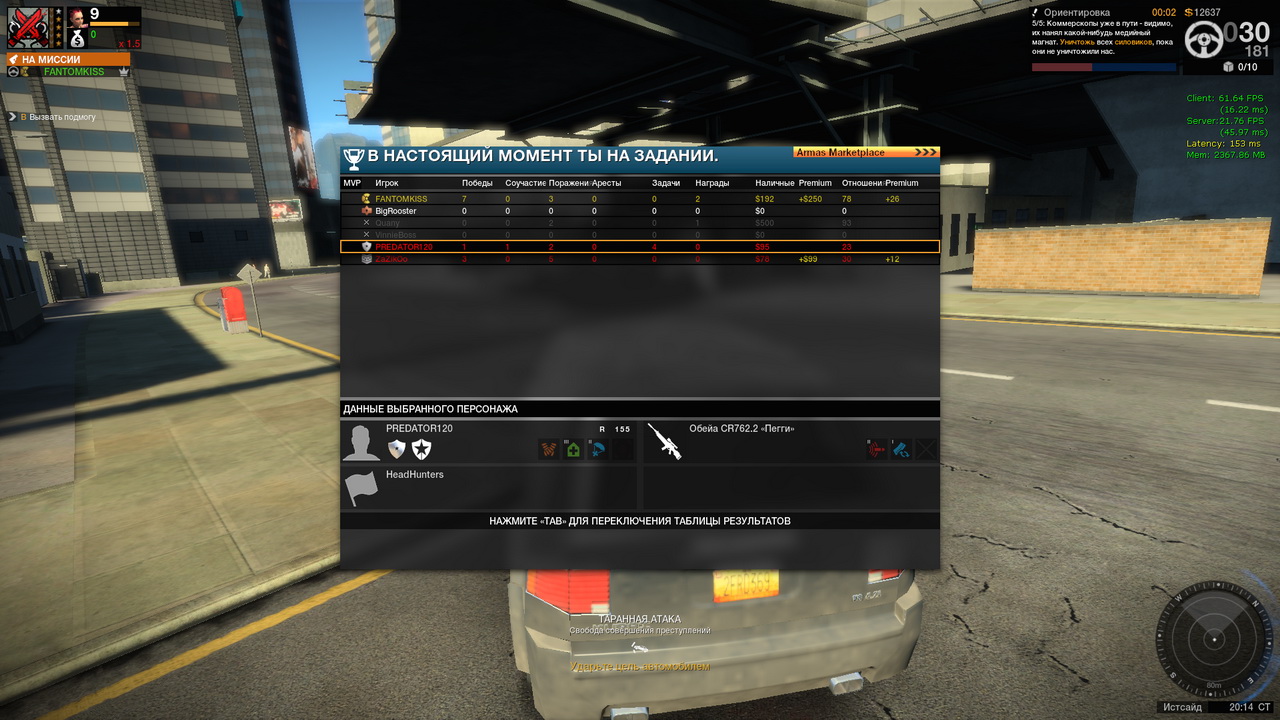Click the orange striped character modifier icon
1280x720 pixels.
pyautogui.click(x=549, y=449)
